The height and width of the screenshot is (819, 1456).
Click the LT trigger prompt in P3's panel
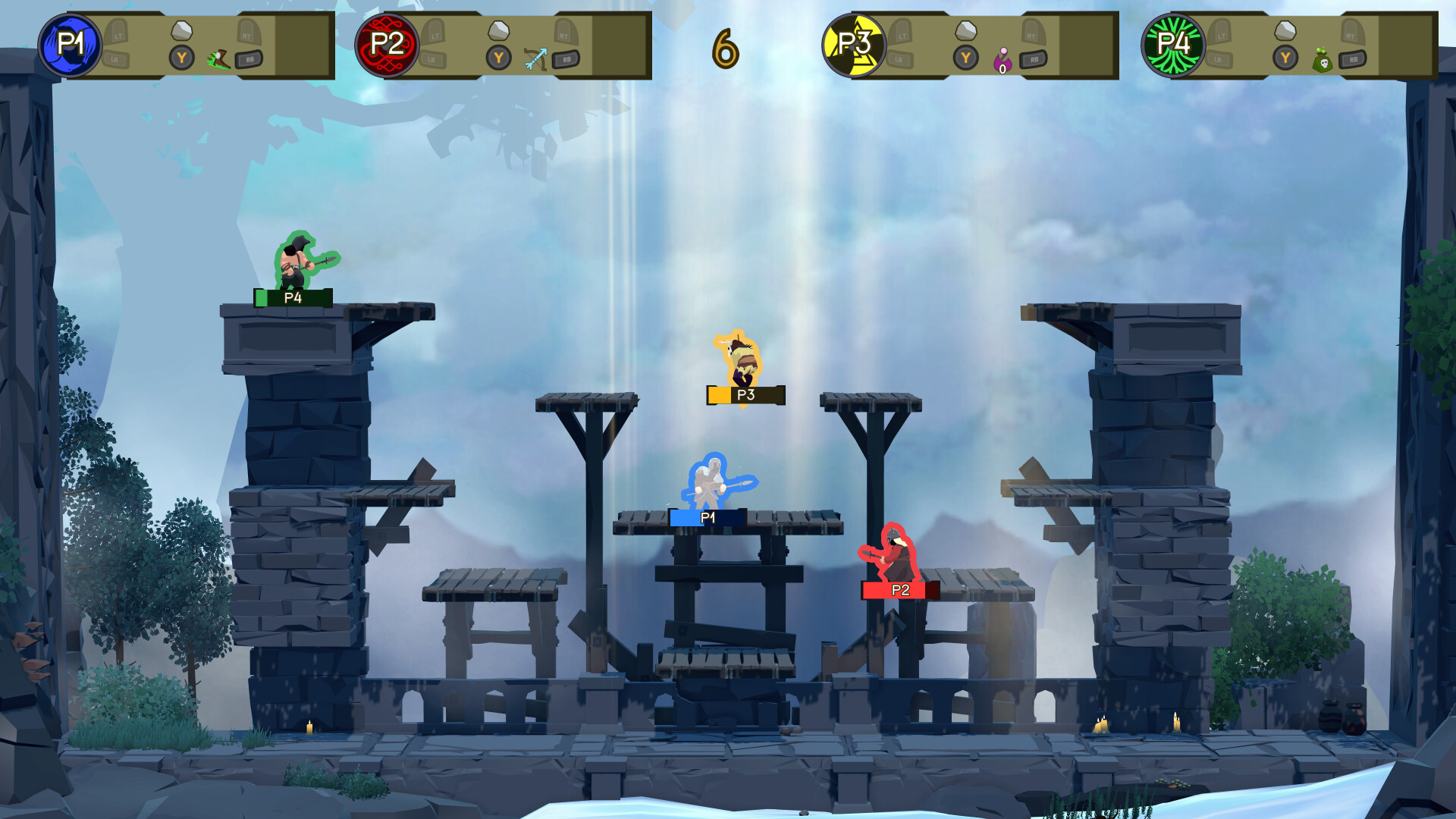tap(900, 35)
